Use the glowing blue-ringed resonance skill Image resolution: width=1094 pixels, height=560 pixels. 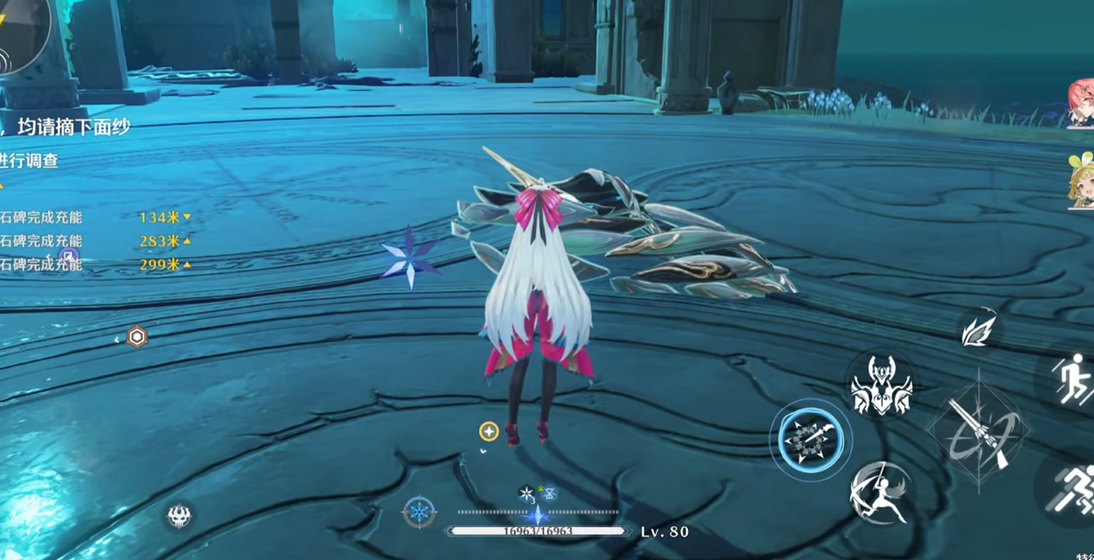point(812,439)
